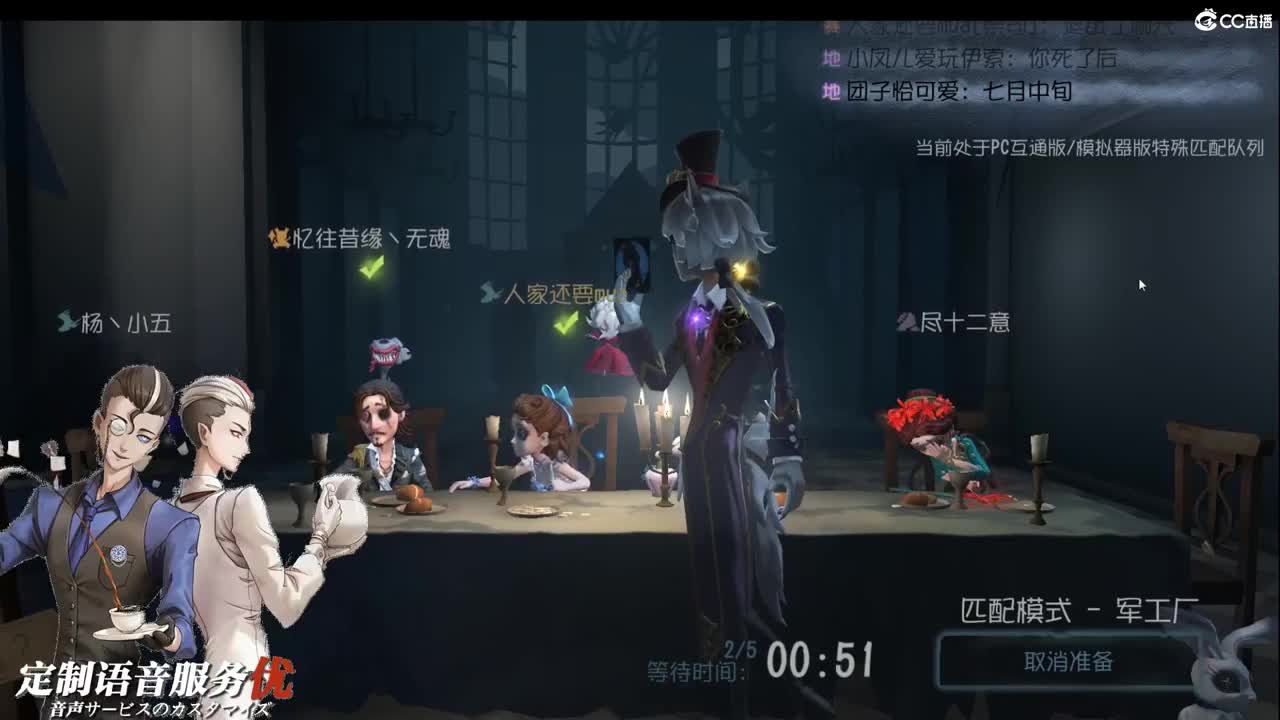Click the icon next to 尽十二意's name
The height and width of the screenshot is (720, 1280).
[908, 322]
